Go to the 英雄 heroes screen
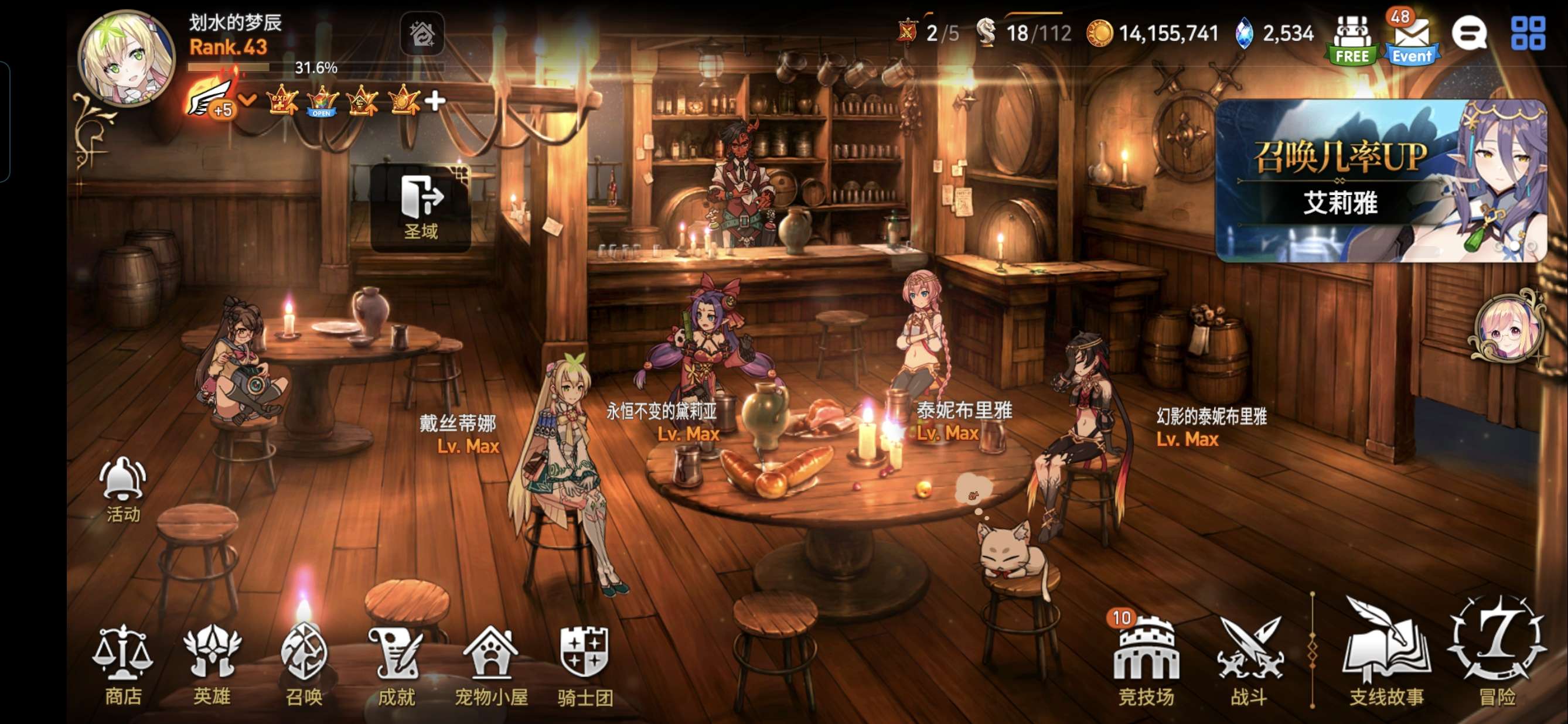 tap(212, 664)
